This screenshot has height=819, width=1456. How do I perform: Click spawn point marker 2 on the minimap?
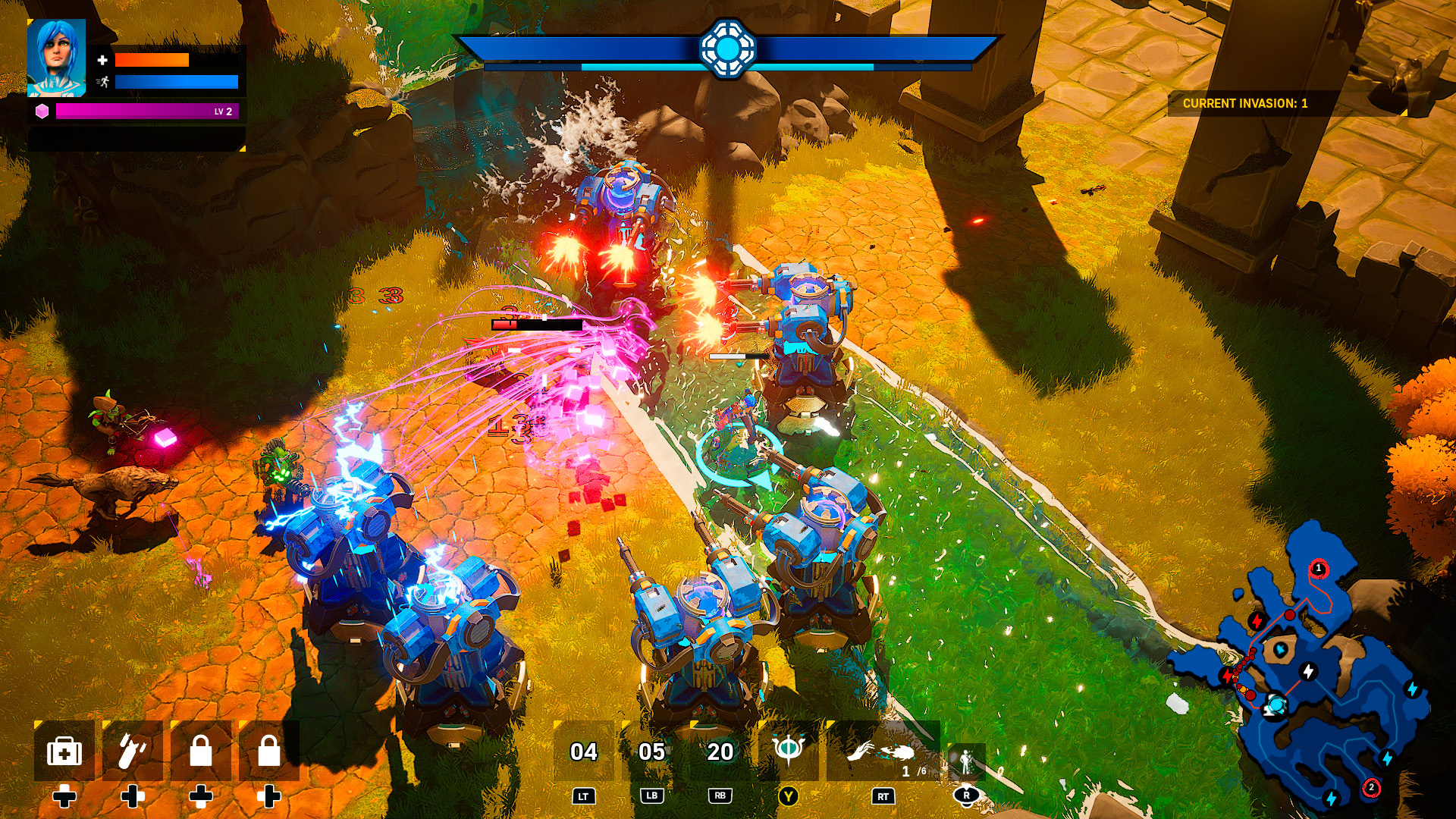click(1371, 787)
